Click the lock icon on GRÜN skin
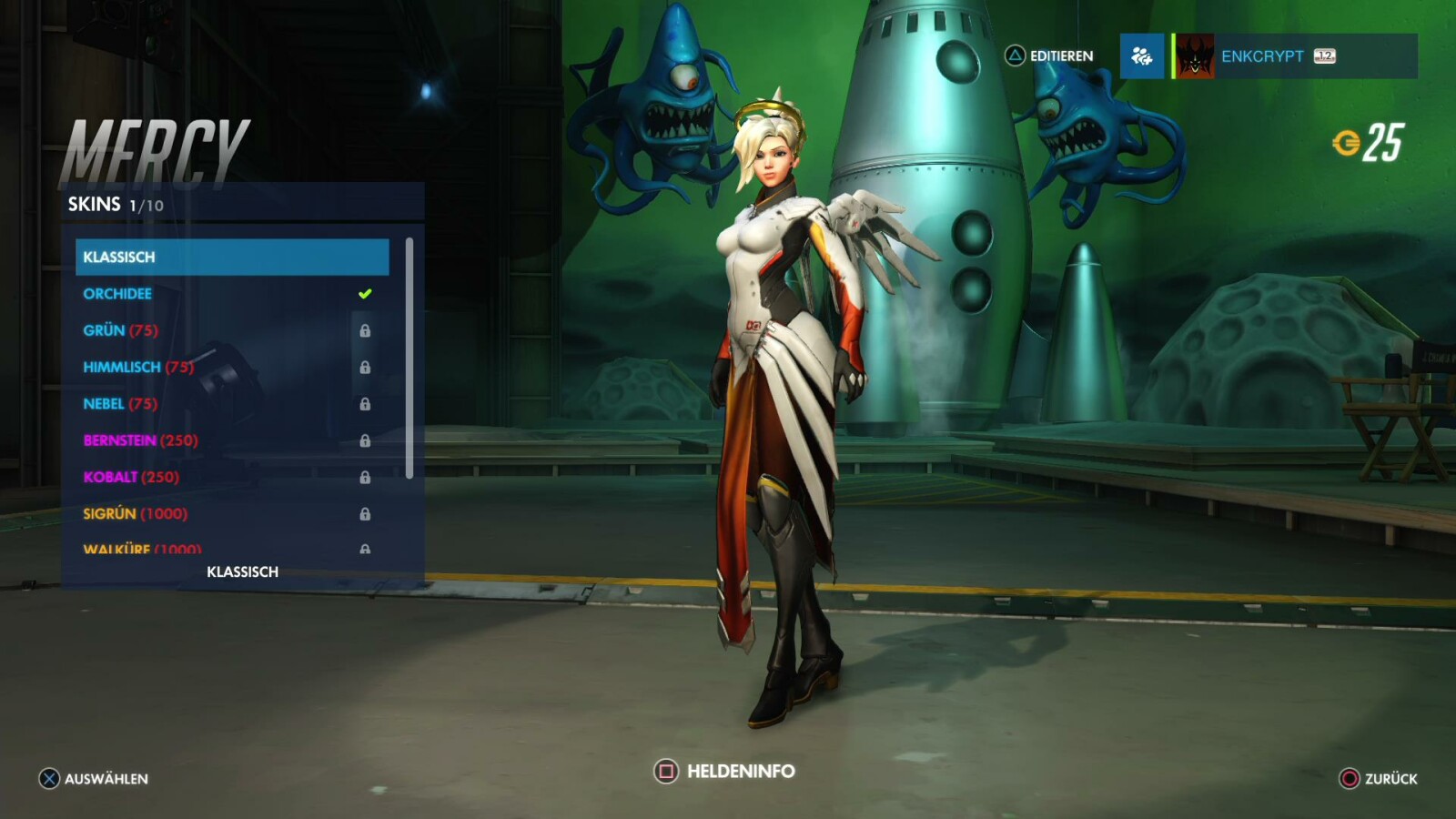 tap(368, 331)
